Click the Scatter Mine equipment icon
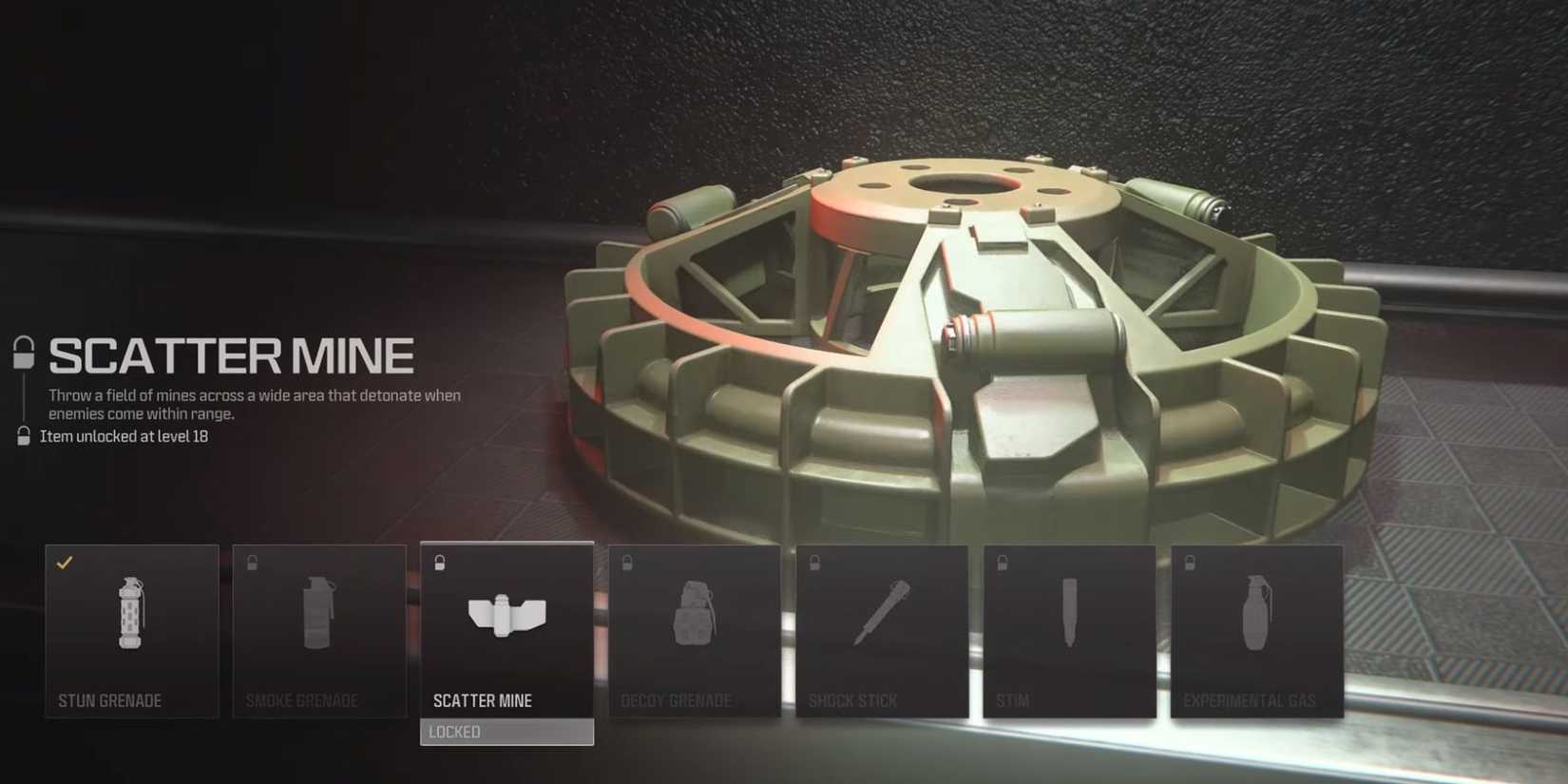This screenshot has width=1568, height=784. click(506, 616)
